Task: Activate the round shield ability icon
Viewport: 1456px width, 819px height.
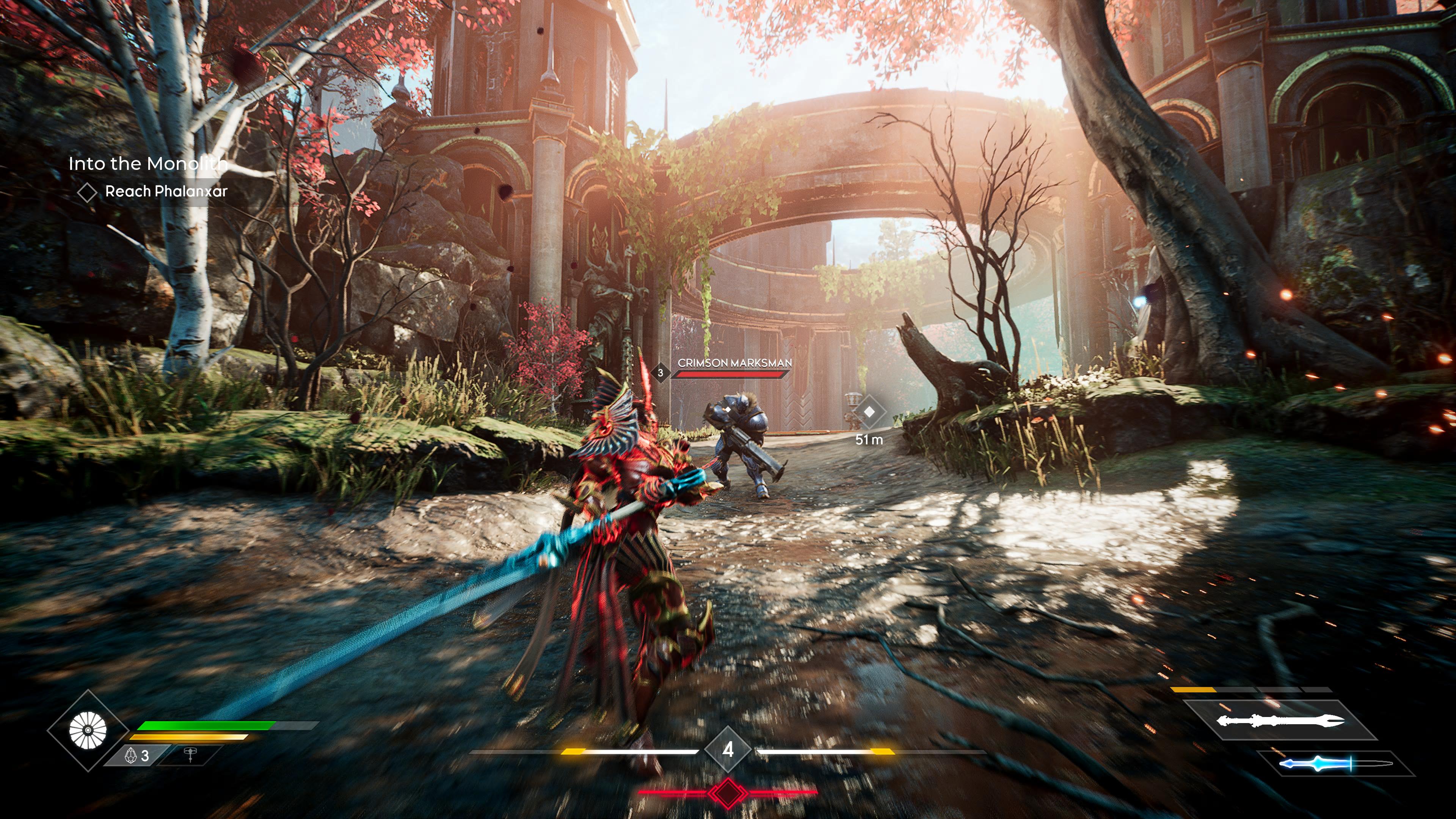Action: click(x=88, y=730)
